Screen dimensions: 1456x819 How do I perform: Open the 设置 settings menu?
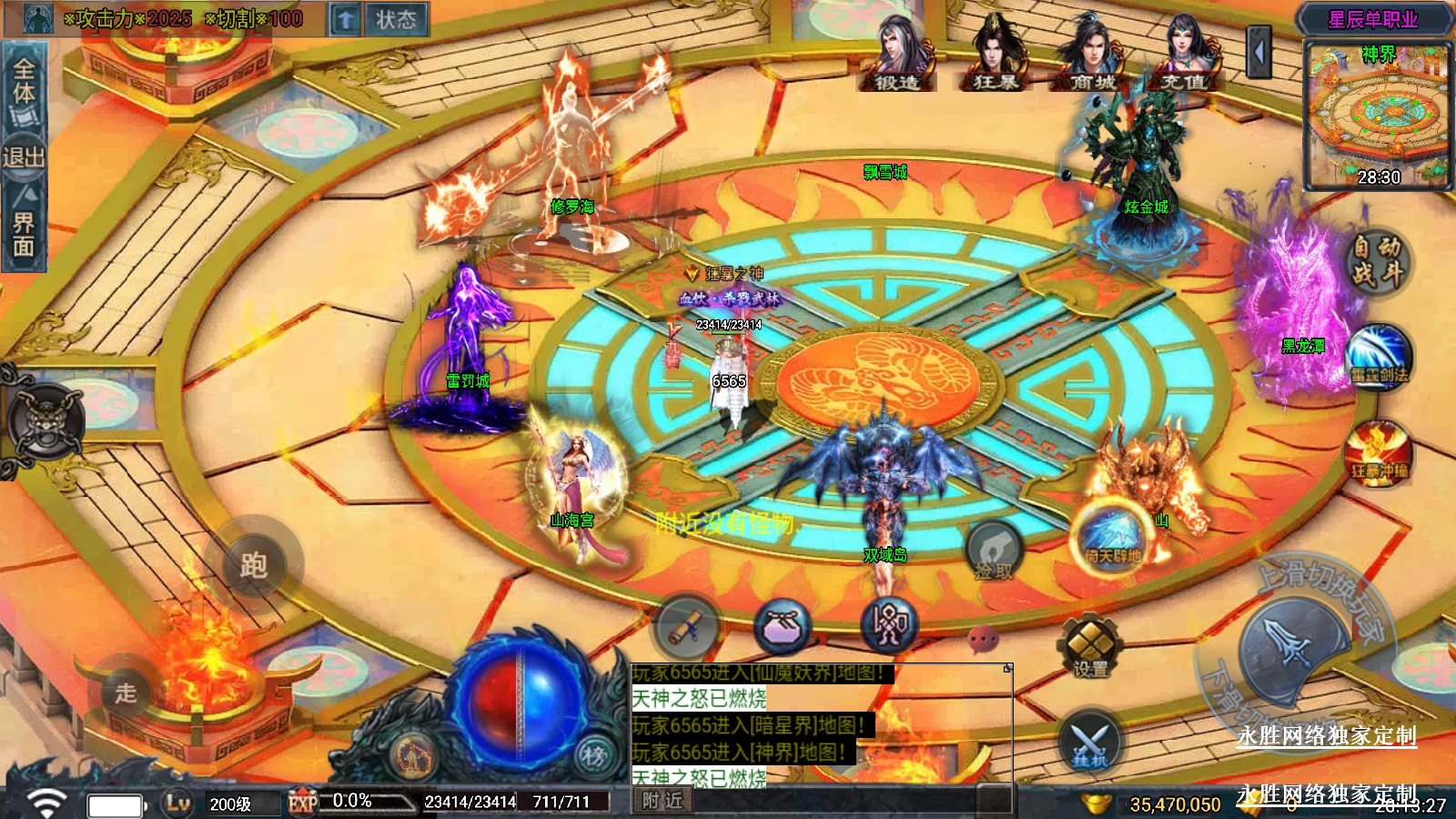pyautogui.click(x=1090, y=647)
